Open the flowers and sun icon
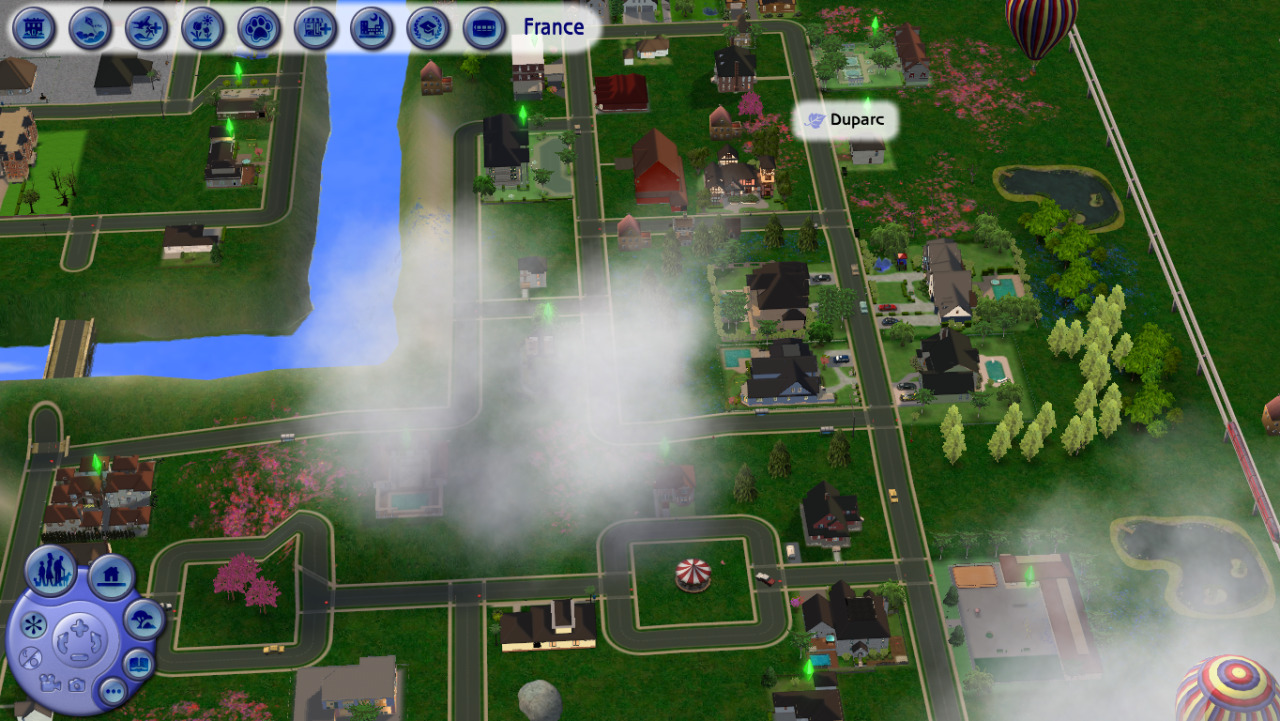 203,28
